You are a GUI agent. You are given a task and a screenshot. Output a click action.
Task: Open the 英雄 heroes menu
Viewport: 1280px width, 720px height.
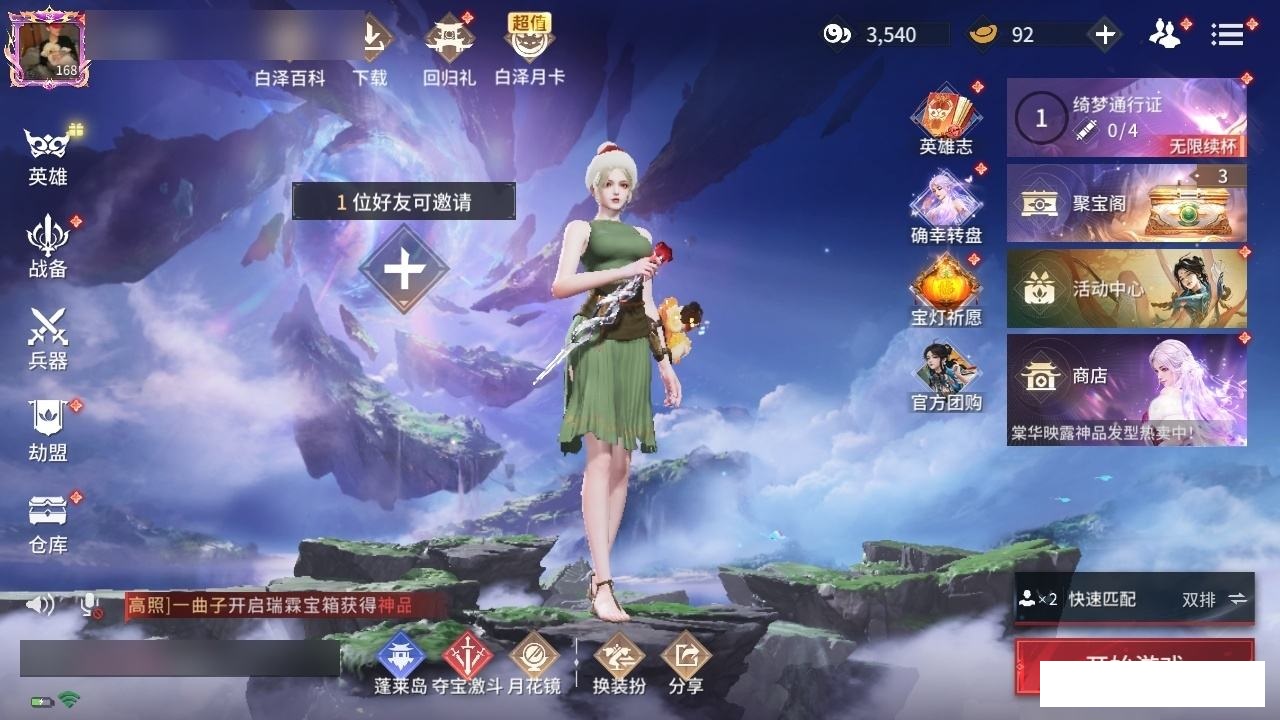pos(47,156)
